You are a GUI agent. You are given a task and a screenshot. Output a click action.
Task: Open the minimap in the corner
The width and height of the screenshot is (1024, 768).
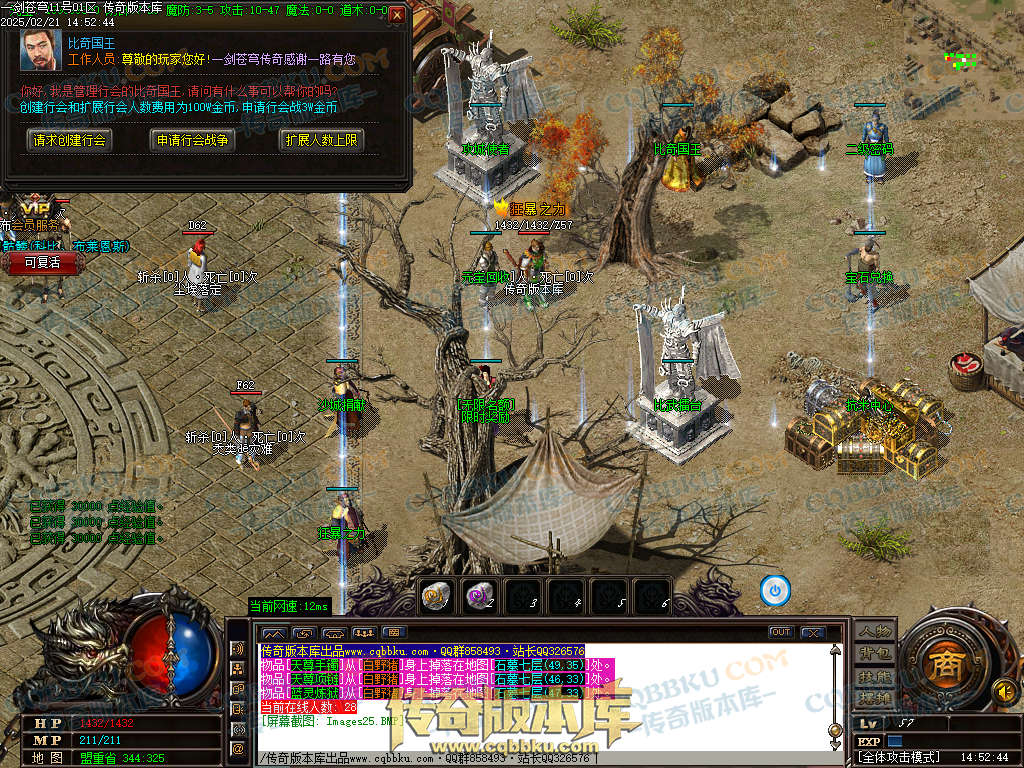point(962,60)
